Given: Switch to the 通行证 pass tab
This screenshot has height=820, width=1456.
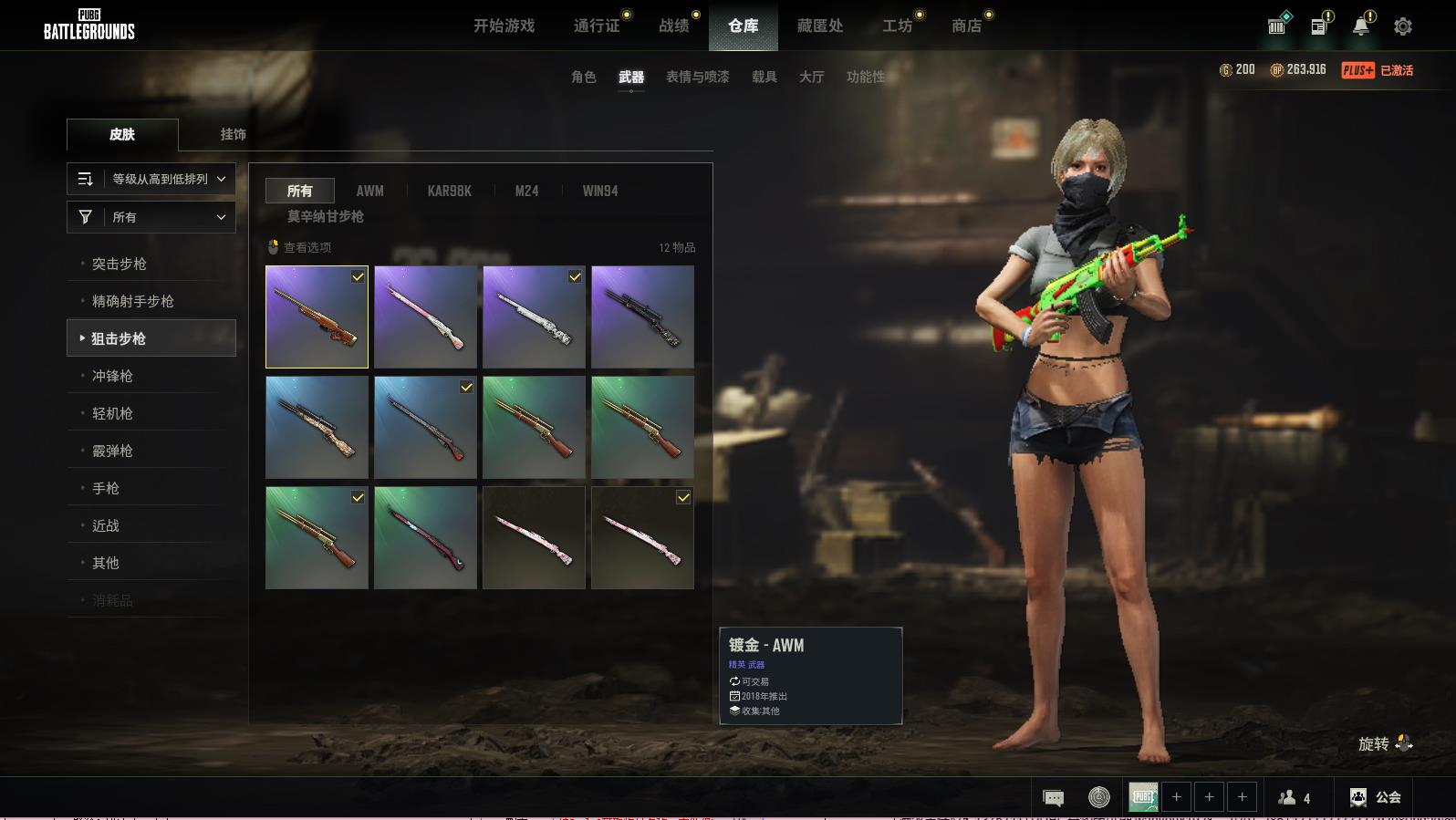Looking at the screenshot, I should pyautogui.click(x=597, y=26).
